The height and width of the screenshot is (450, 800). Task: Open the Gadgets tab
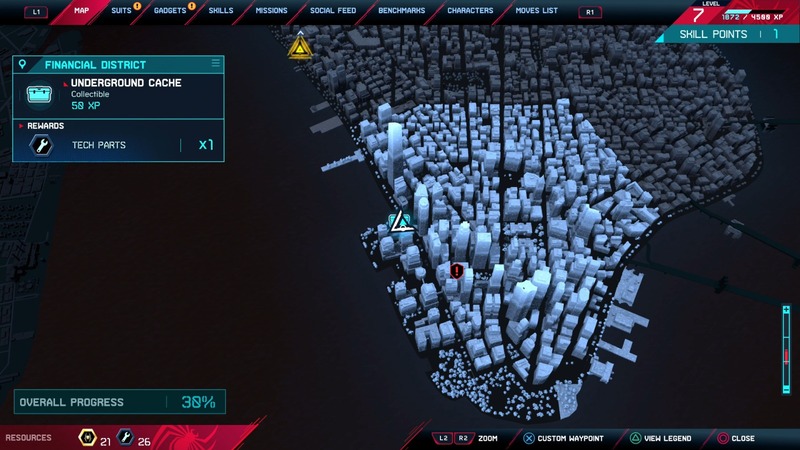[x=170, y=11]
